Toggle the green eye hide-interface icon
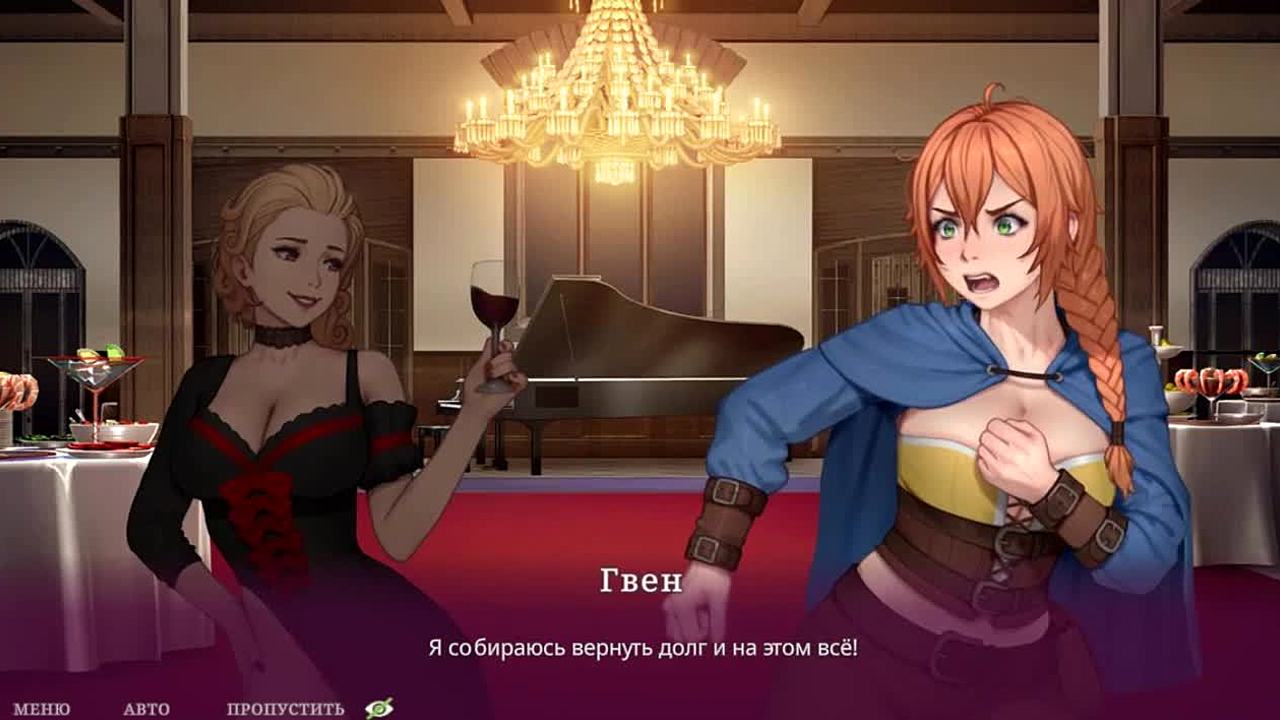This screenshot has height=720, width=1280. point(379,708)
